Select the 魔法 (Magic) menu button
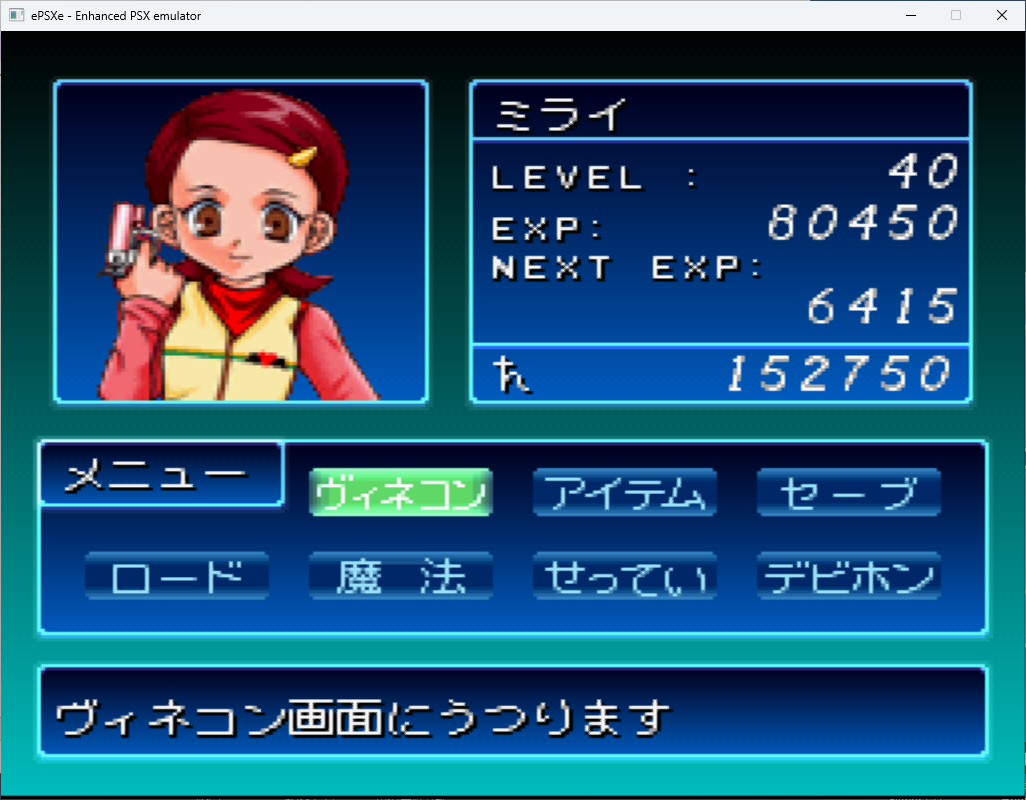This screenshot has height=800, width=1026. [401, 576]
